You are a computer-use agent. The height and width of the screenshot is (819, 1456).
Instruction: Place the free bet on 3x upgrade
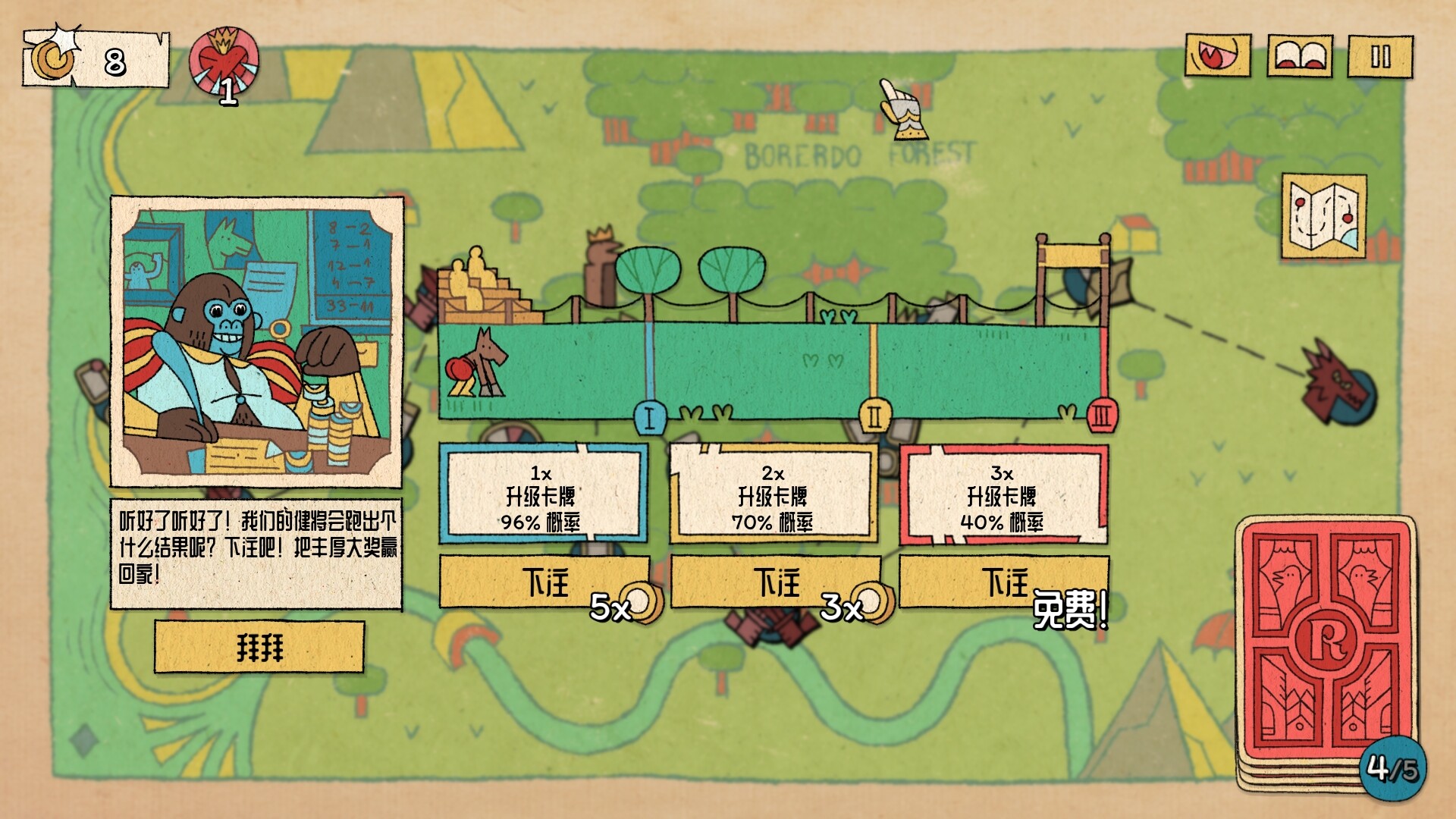(1003, 582)
